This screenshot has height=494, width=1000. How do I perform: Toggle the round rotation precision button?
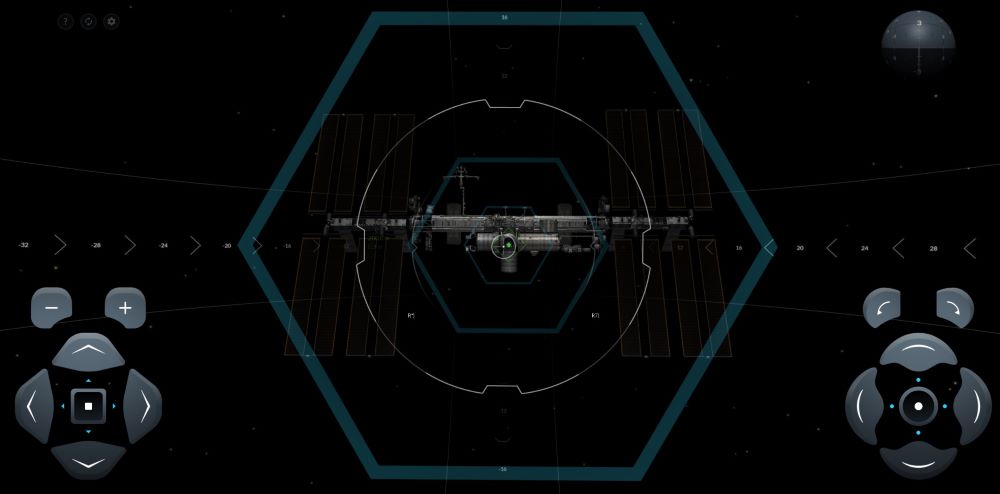918,406
